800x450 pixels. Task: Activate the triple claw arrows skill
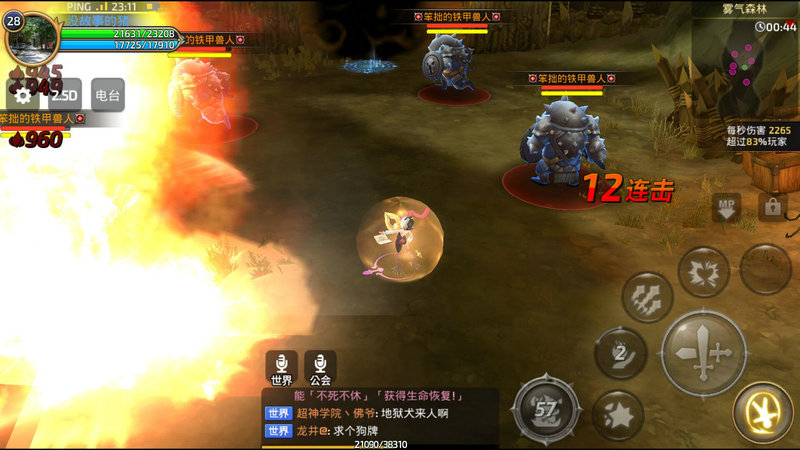point(647,297)
